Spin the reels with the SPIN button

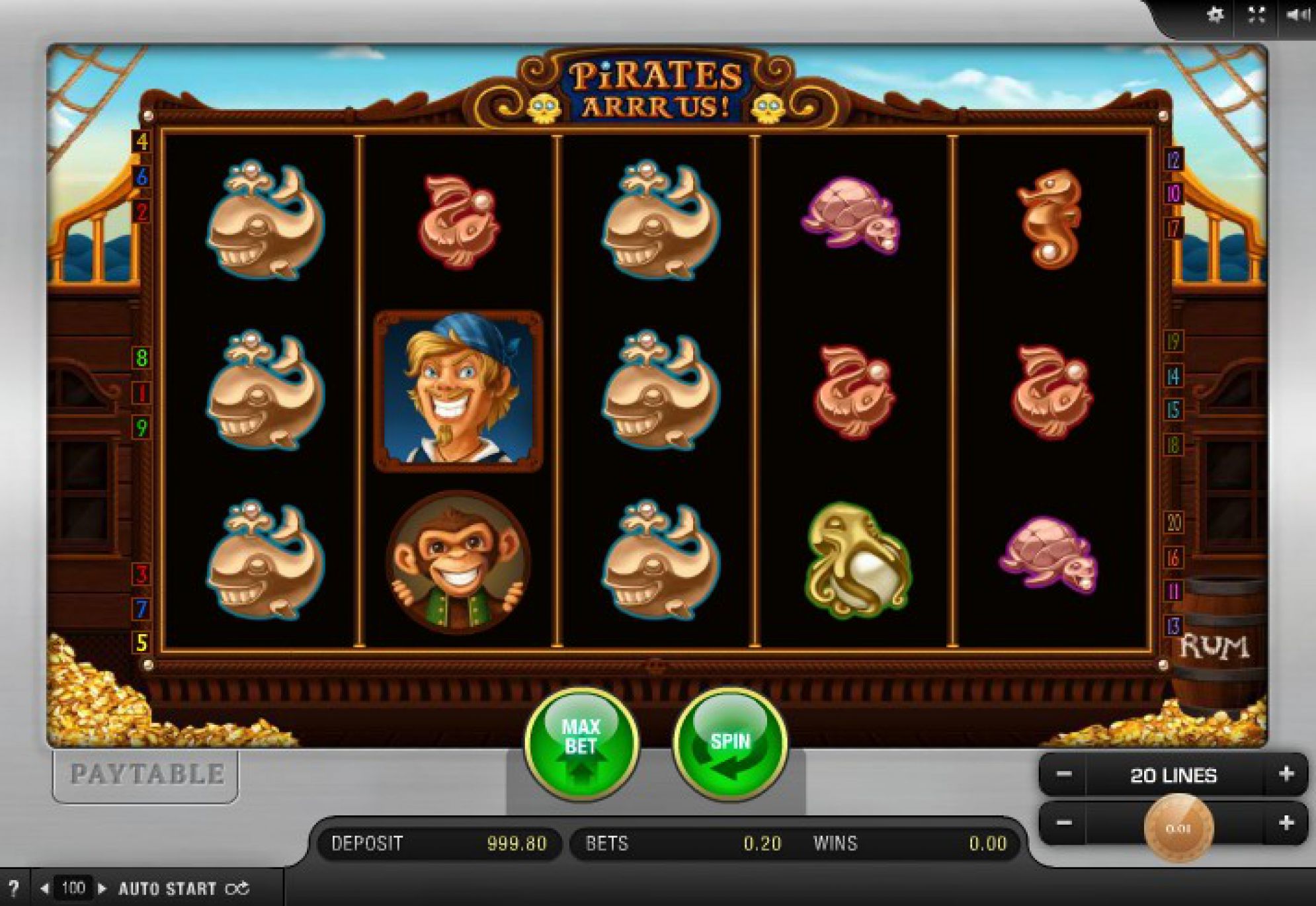(x=730, y=744)
